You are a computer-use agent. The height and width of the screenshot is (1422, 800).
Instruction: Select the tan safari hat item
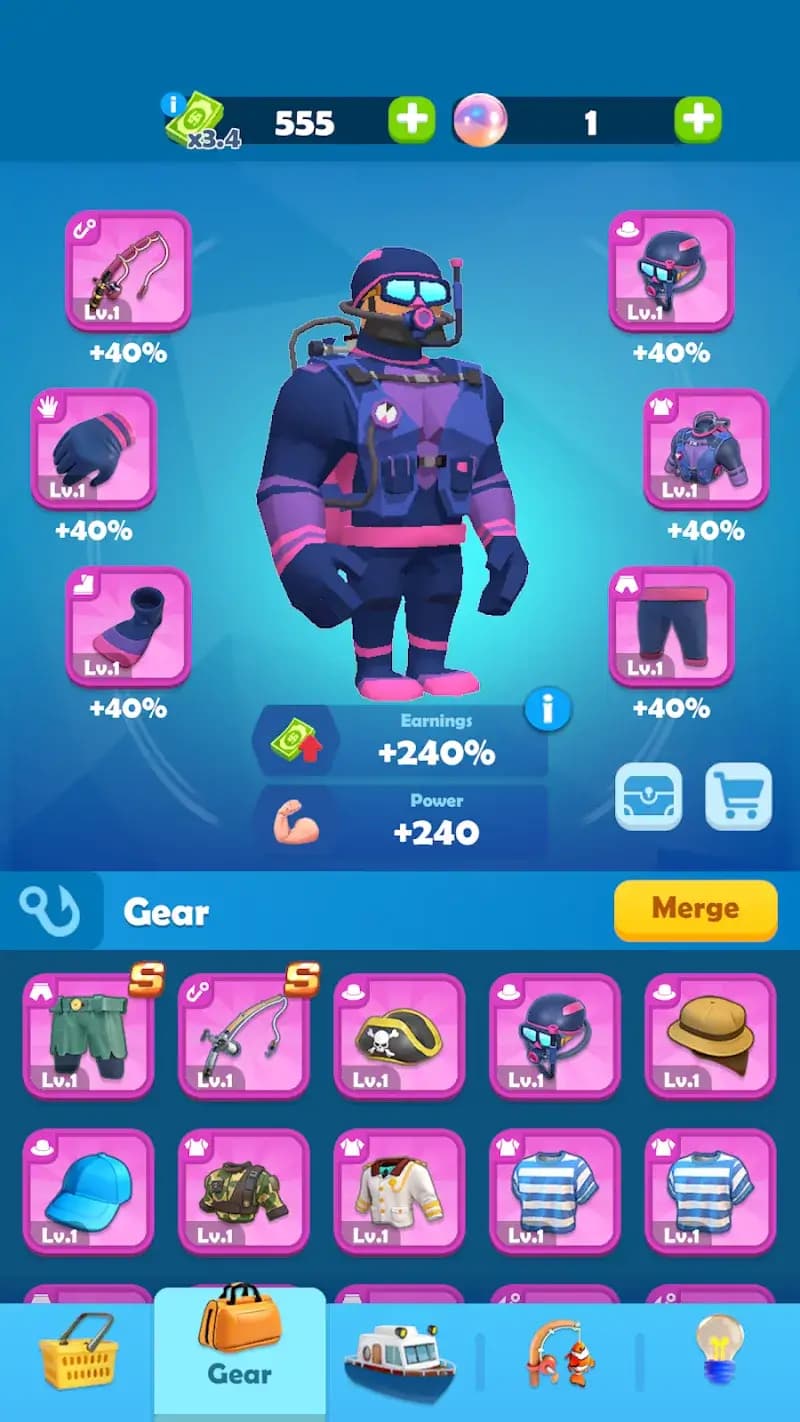pos(710,1035)
